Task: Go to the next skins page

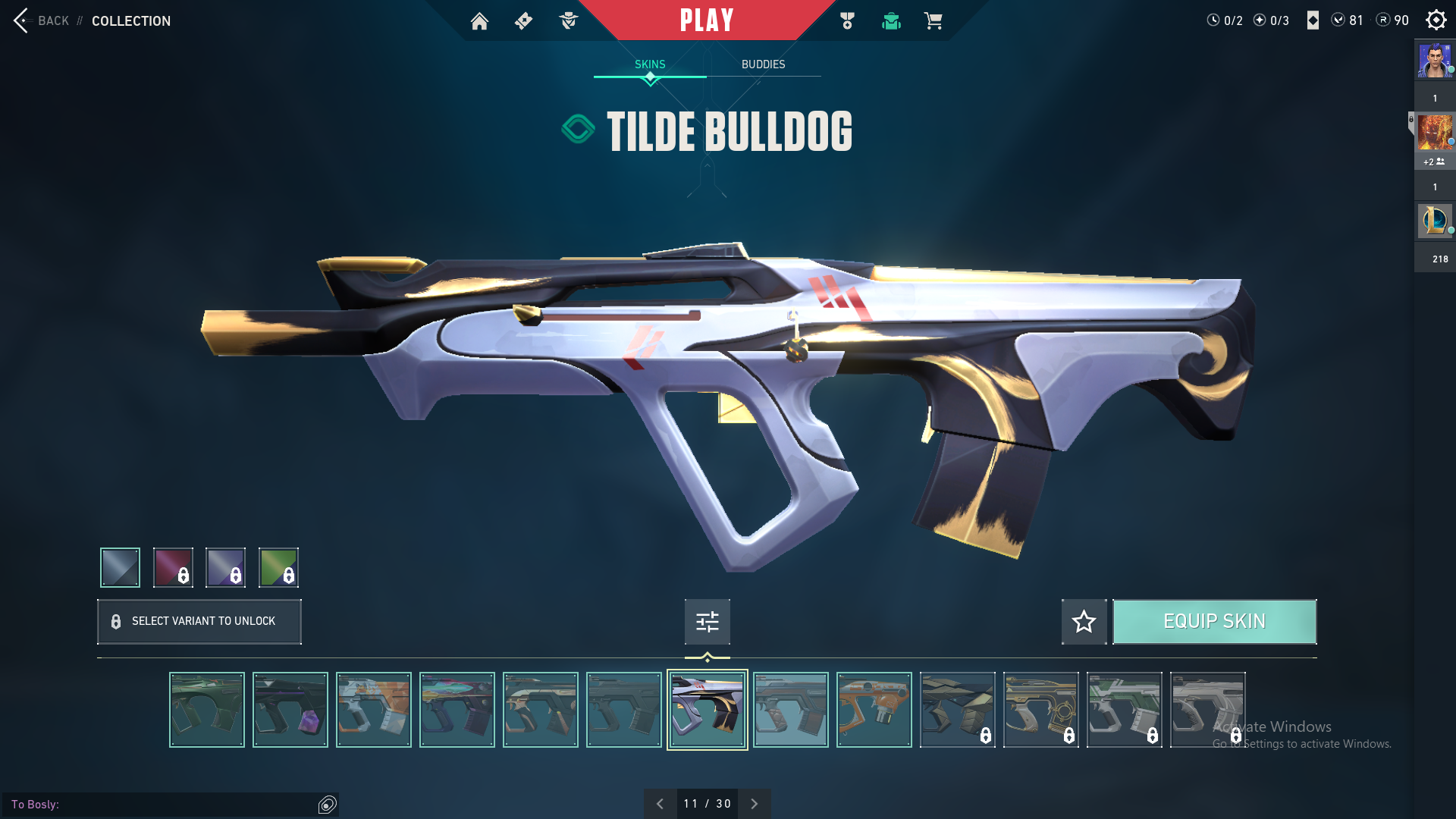Action: click(755, 804)
